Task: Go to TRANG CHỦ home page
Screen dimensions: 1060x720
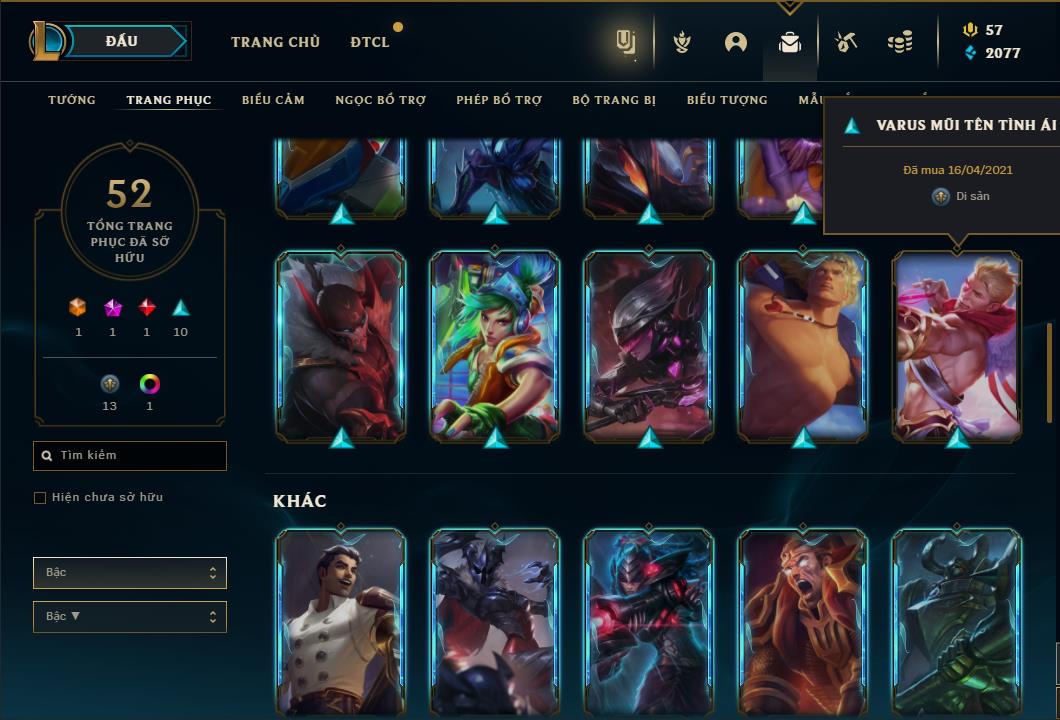Action: 275,42
